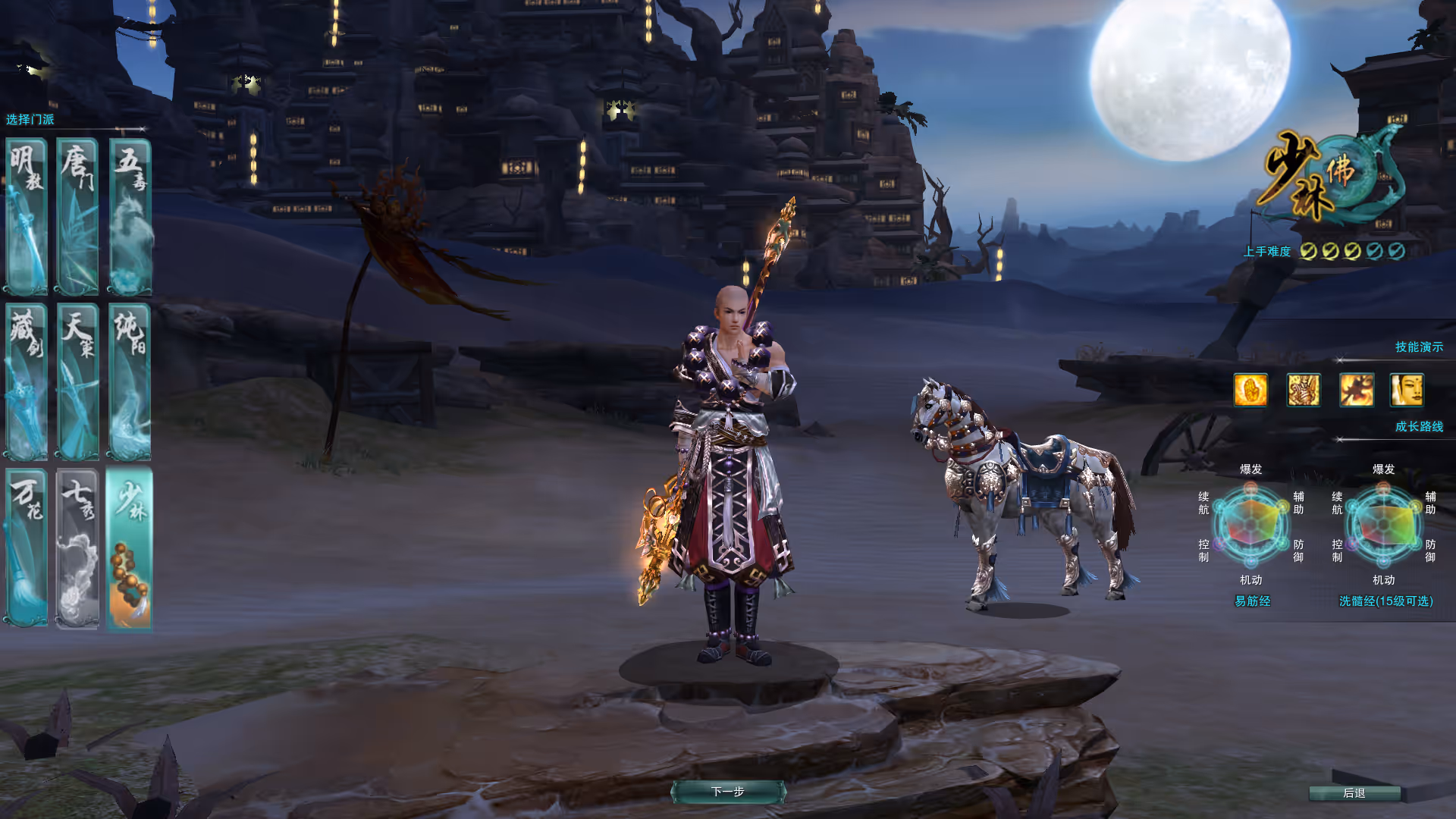Go back with the 后退 button
Screen dimensions: 1456x819
pyautogui.click(x=1354, y=793)
